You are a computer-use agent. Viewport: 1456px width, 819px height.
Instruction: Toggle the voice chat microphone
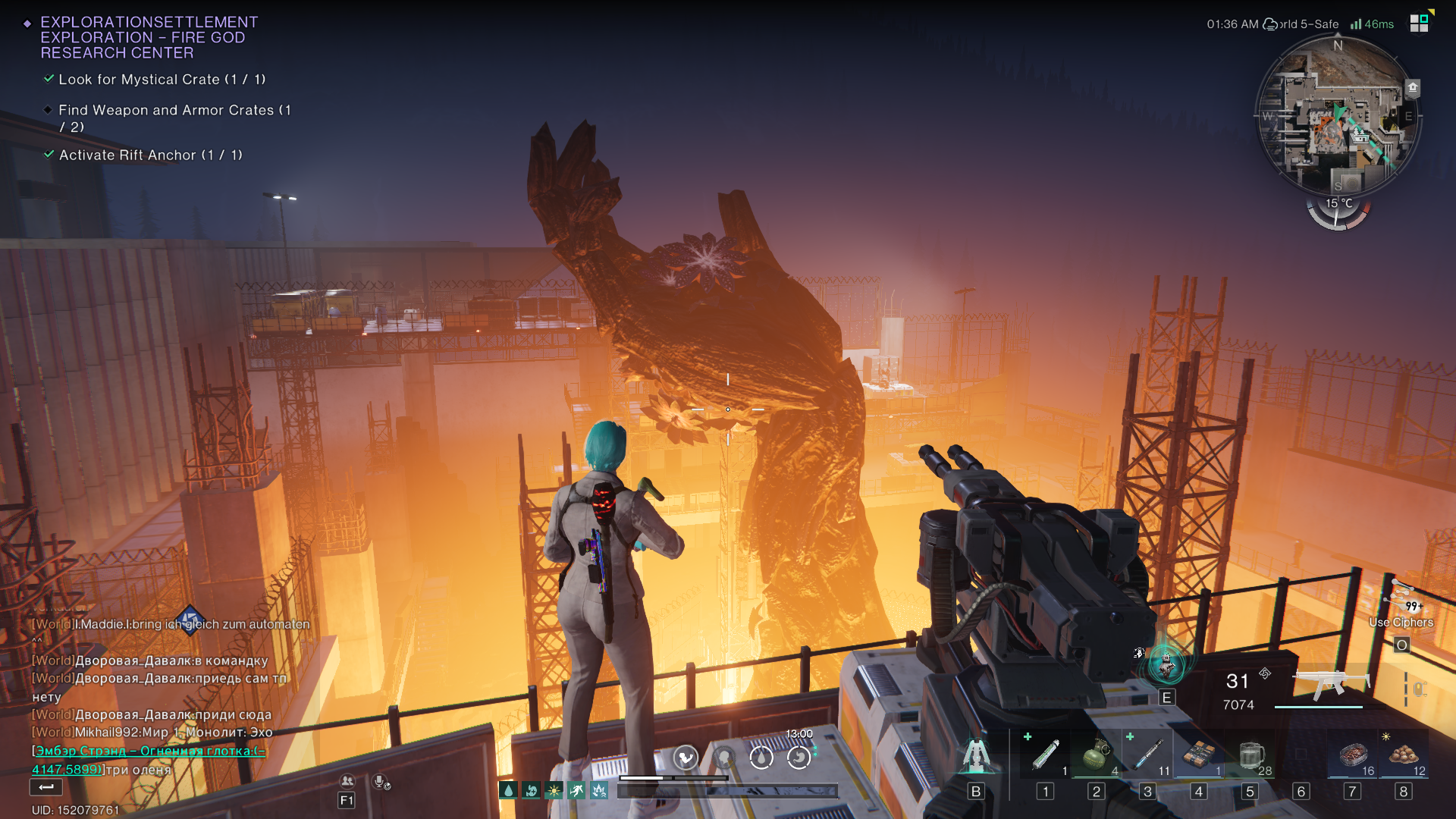click(x=381, y=781)
